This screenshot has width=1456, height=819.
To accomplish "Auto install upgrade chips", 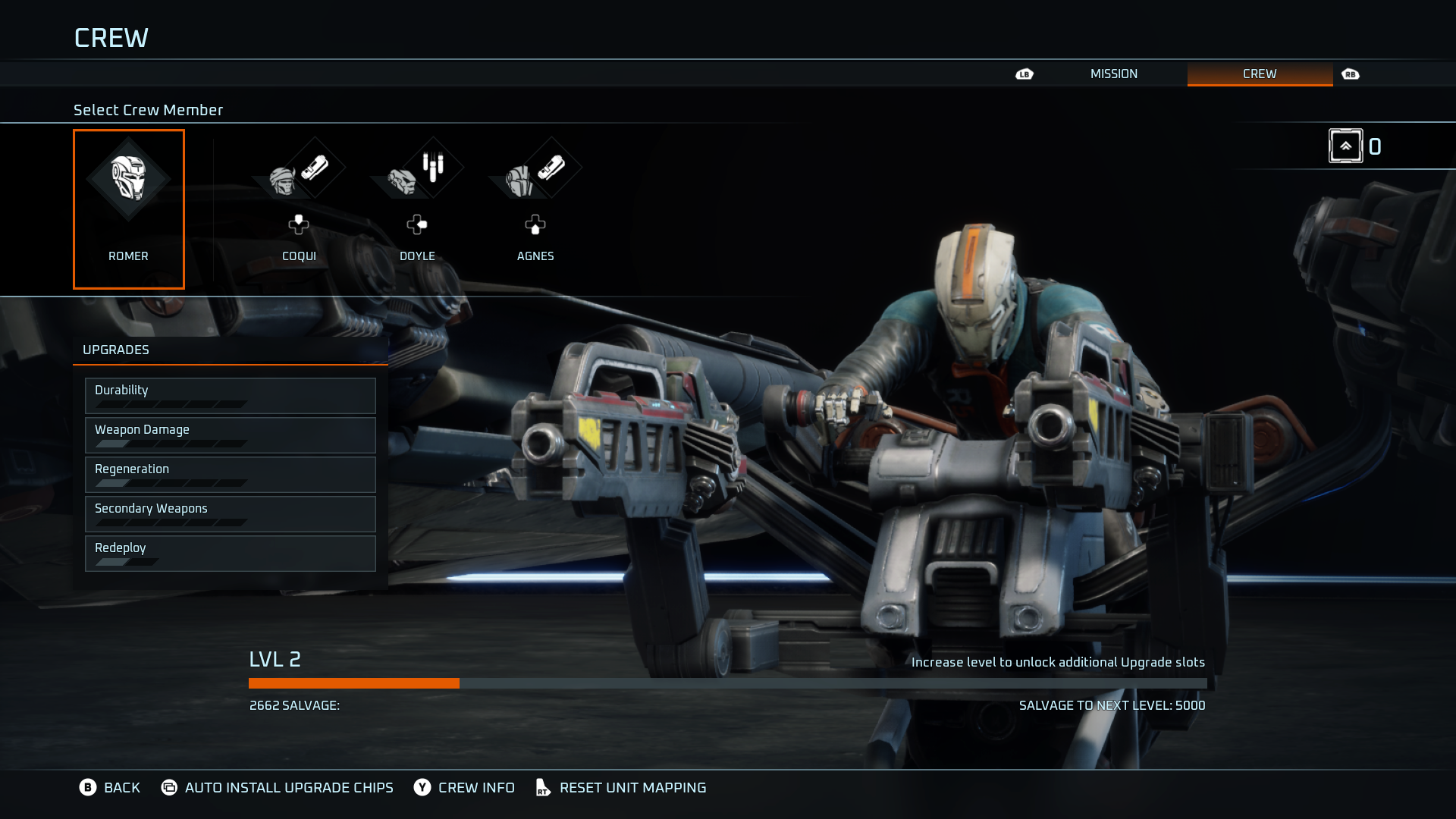I will pos(278,788).
